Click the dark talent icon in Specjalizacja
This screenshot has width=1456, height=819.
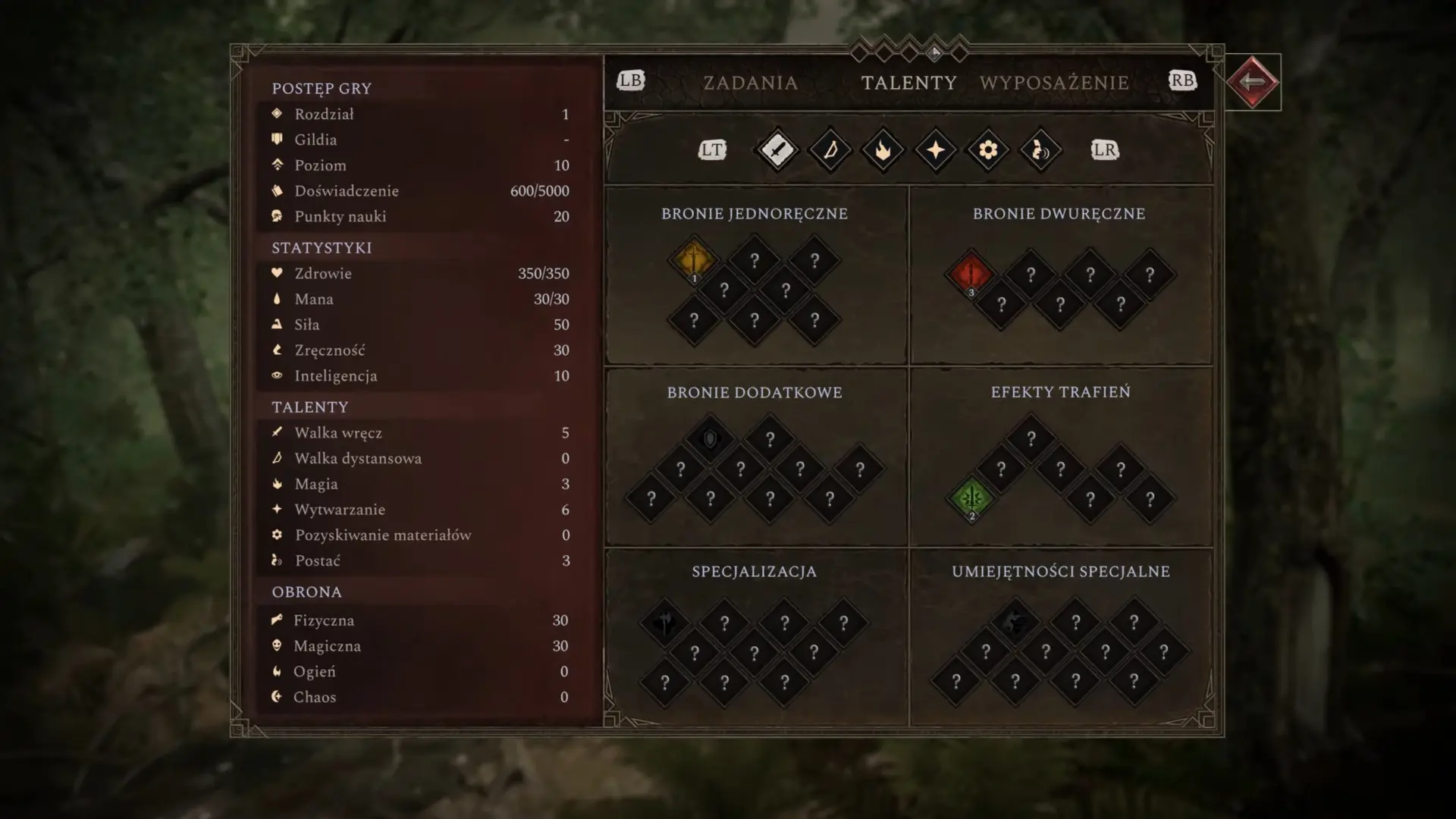(x=664, y=623)
